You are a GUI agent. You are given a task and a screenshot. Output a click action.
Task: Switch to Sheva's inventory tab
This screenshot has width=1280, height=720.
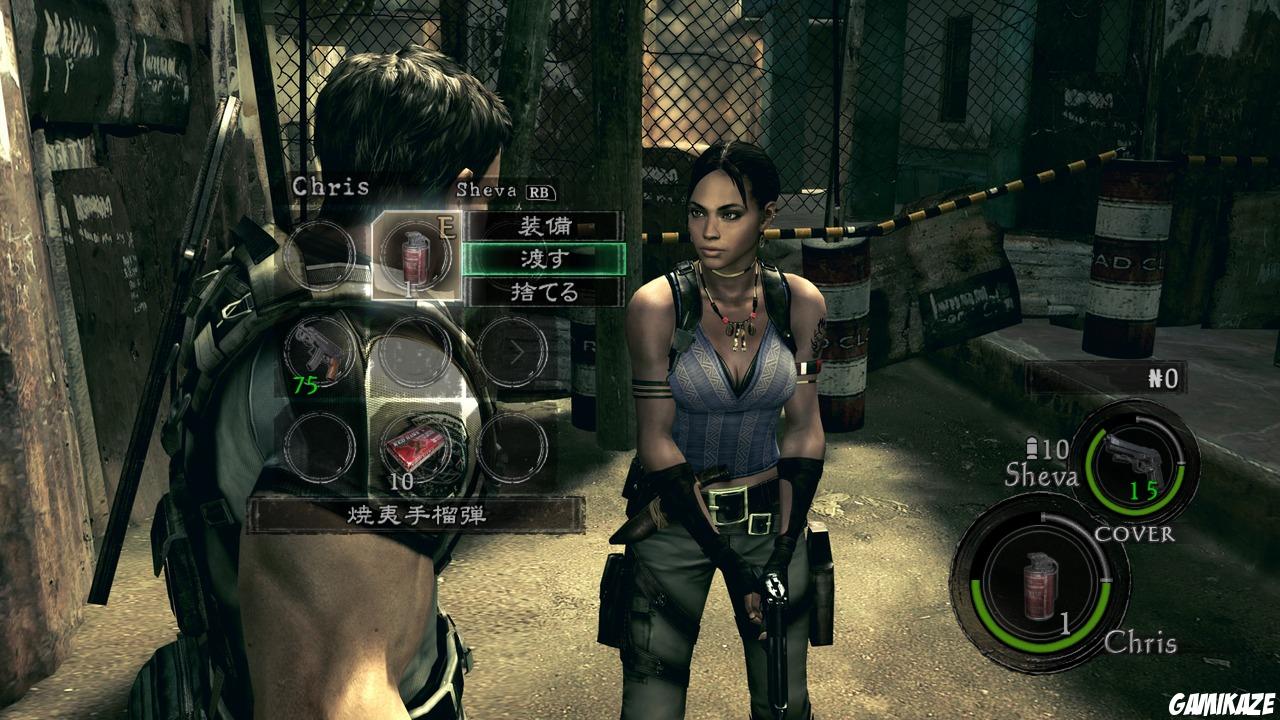pos(483,190)
